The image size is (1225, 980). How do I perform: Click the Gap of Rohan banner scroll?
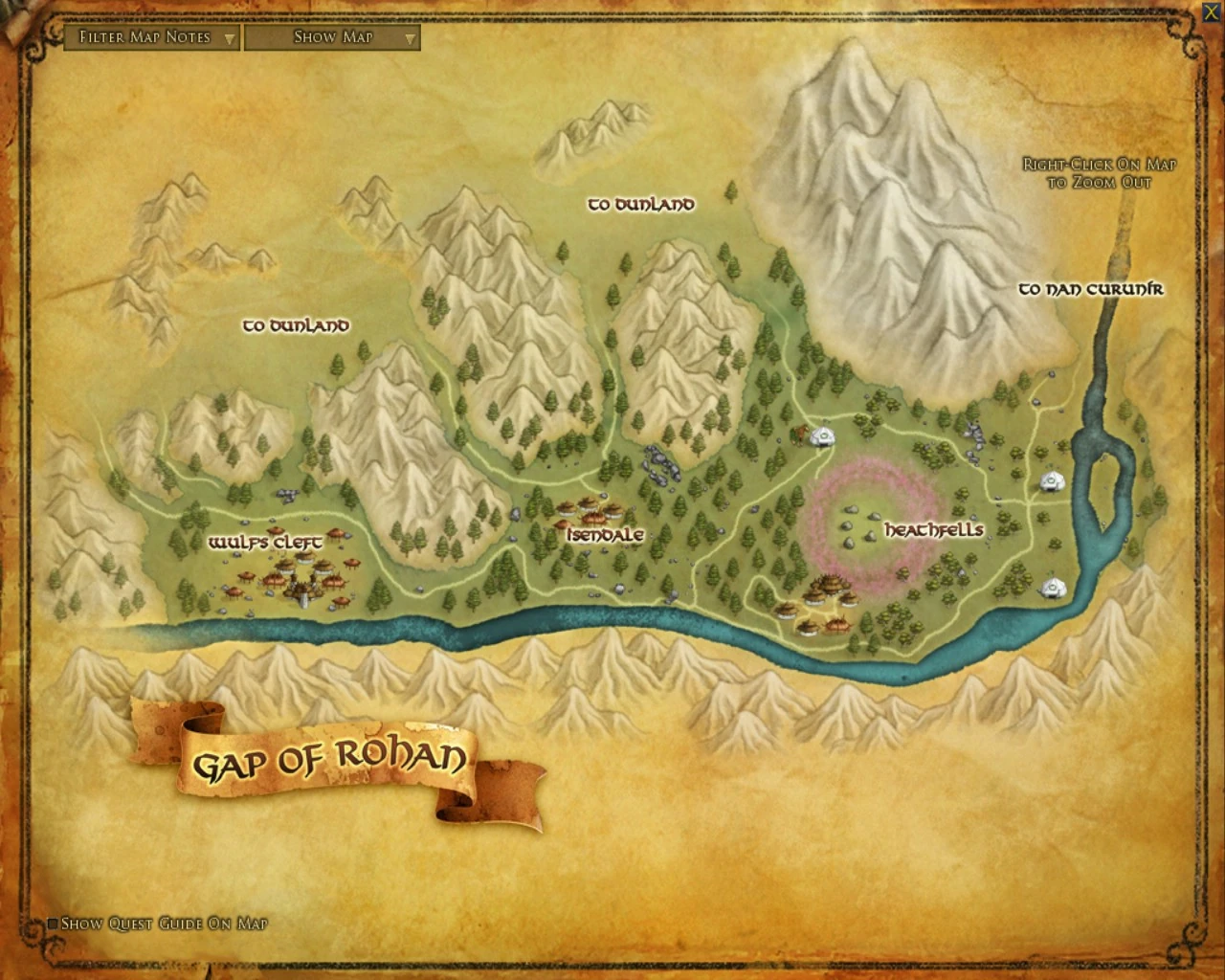(x=330, y=761)
